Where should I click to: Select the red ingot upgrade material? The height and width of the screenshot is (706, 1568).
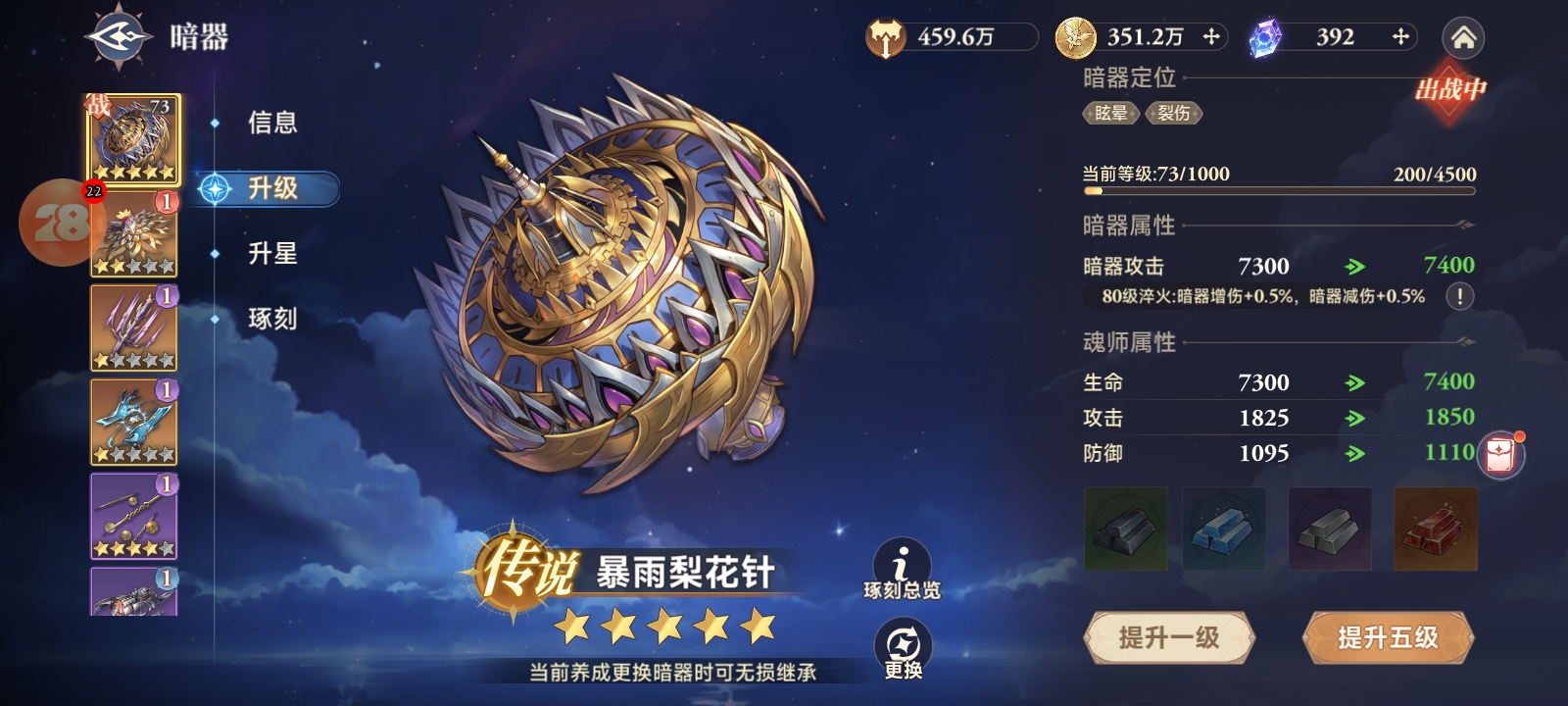coord(1435,529)
